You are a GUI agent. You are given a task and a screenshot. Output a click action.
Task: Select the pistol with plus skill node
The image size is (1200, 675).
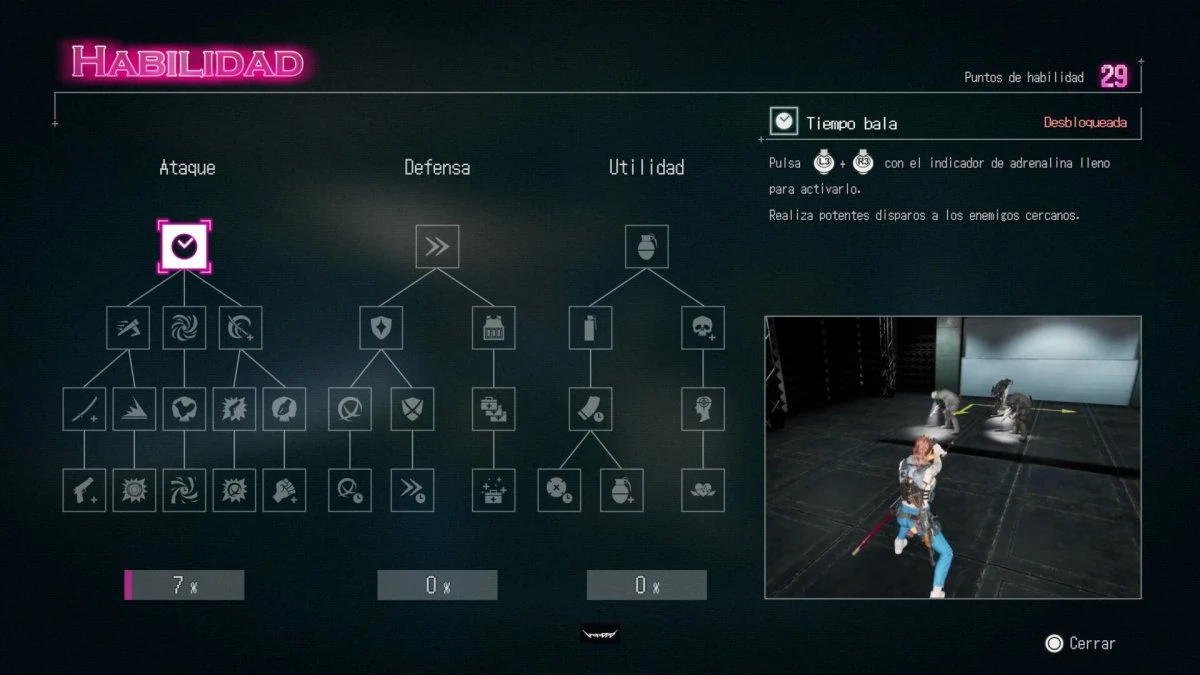coord(84,490)
